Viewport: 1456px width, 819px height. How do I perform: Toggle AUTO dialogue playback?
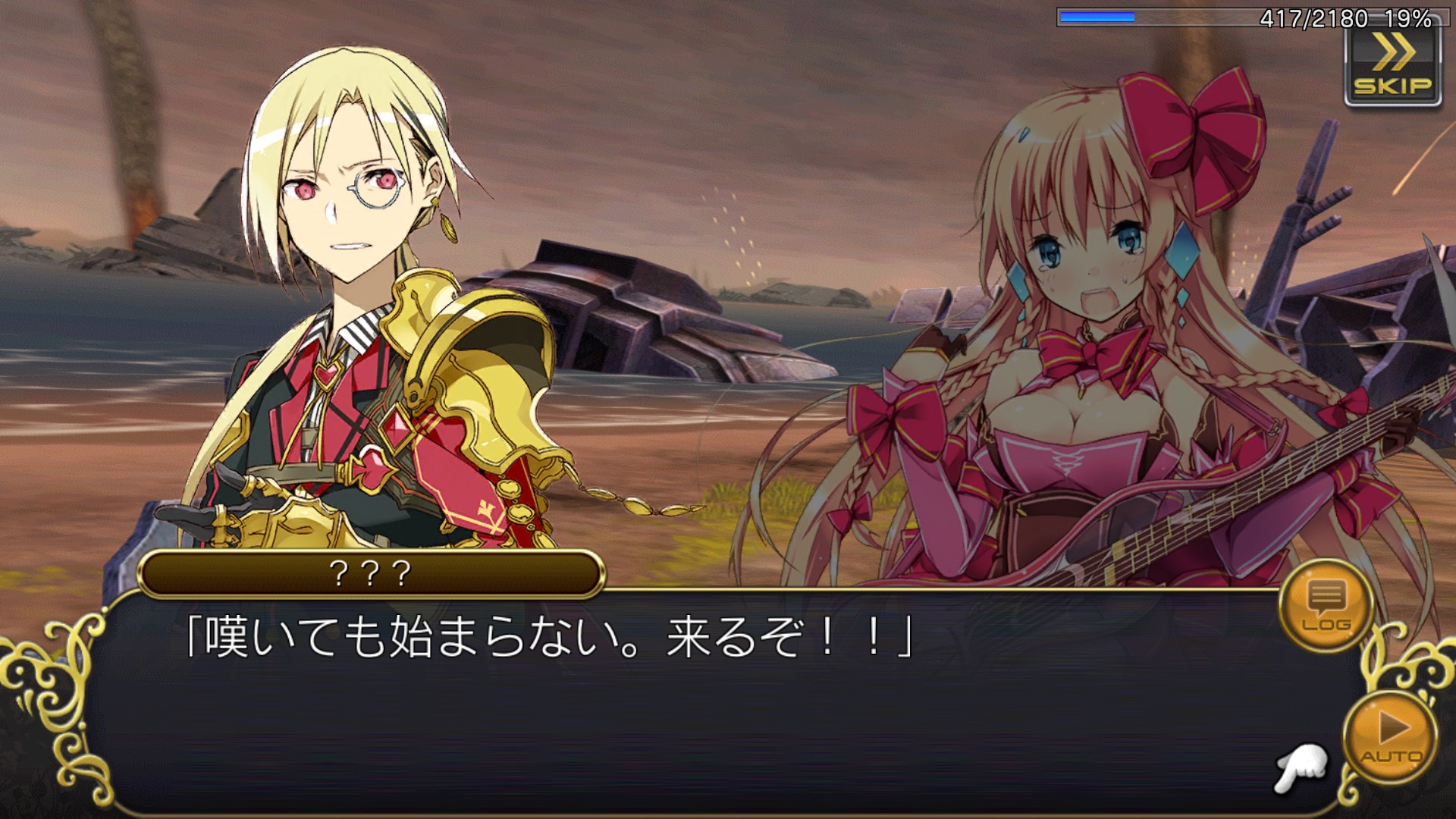(x=1391, y=736)
